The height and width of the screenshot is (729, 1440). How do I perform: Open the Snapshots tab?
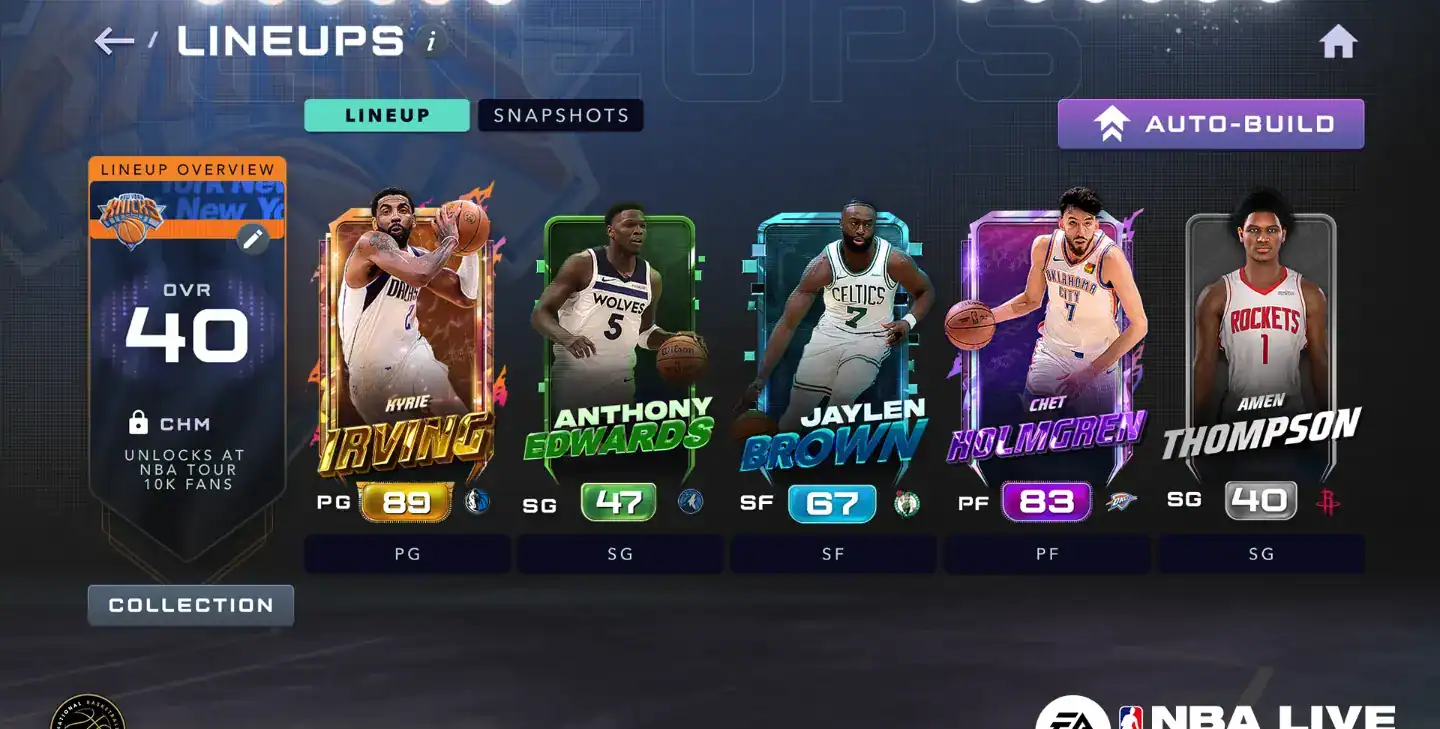(x=561, y=115)
